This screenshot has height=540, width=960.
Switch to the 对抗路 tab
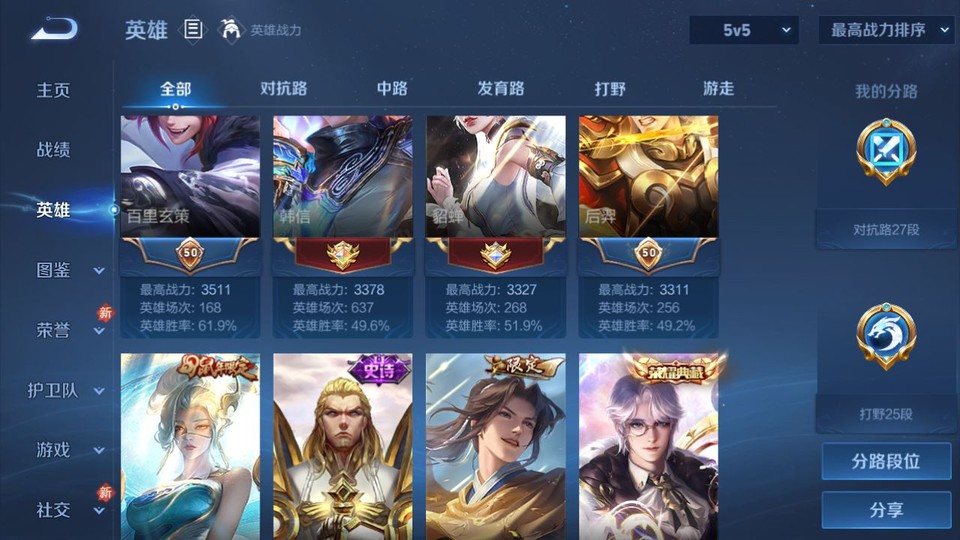coord(283,88)
